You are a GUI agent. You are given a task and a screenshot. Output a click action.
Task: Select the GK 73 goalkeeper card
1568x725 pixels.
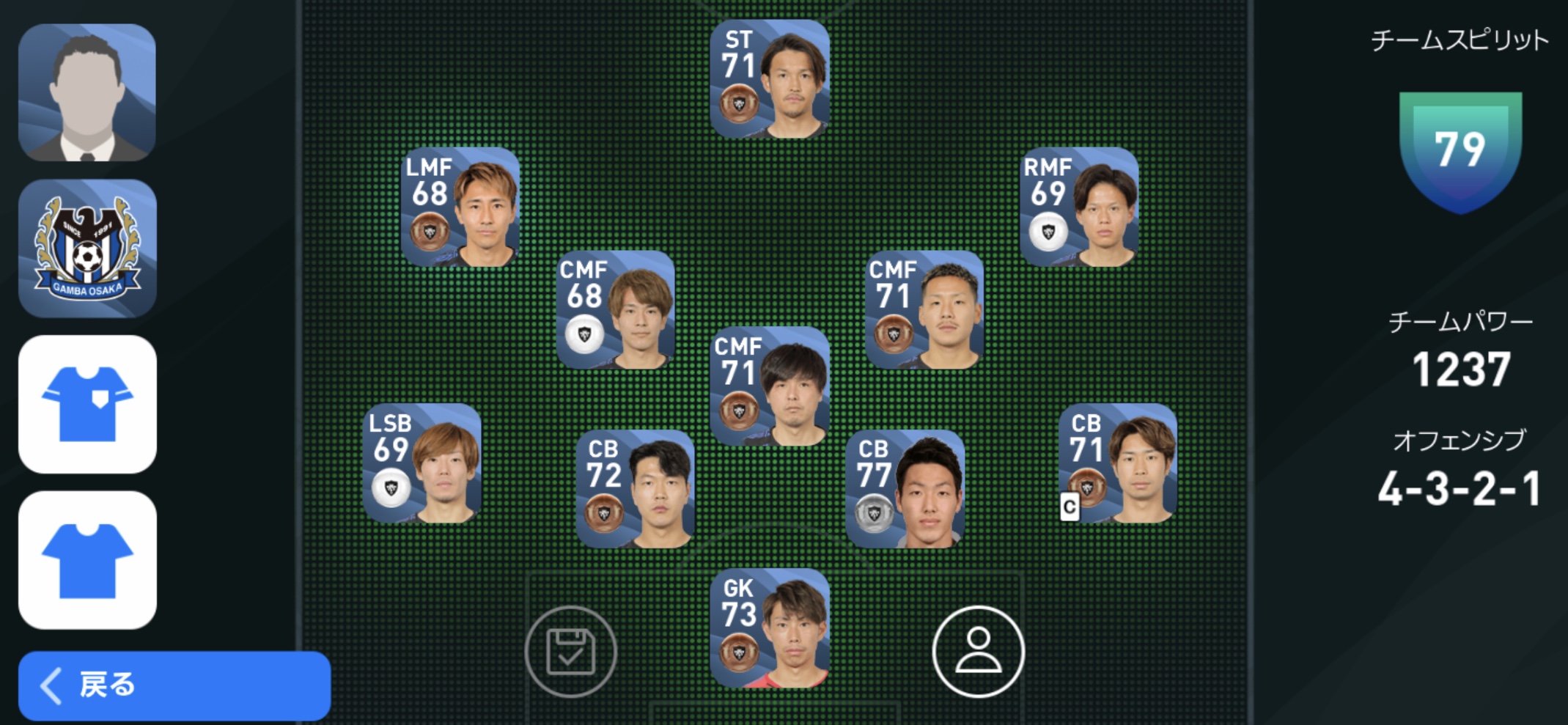tap(770, 628)
